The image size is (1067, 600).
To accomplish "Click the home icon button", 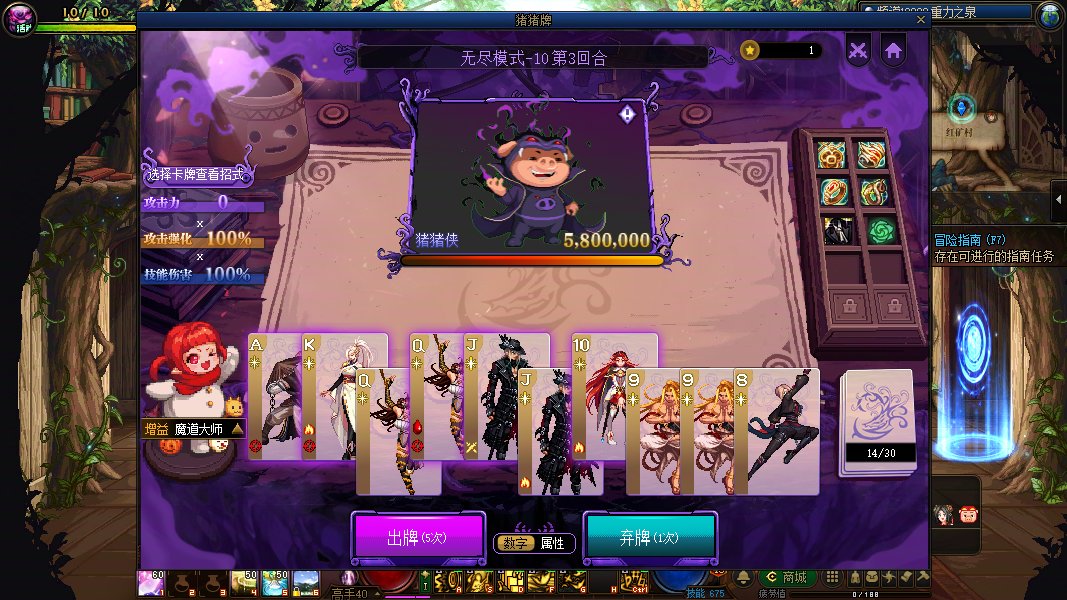I will [x=893, y=50].
